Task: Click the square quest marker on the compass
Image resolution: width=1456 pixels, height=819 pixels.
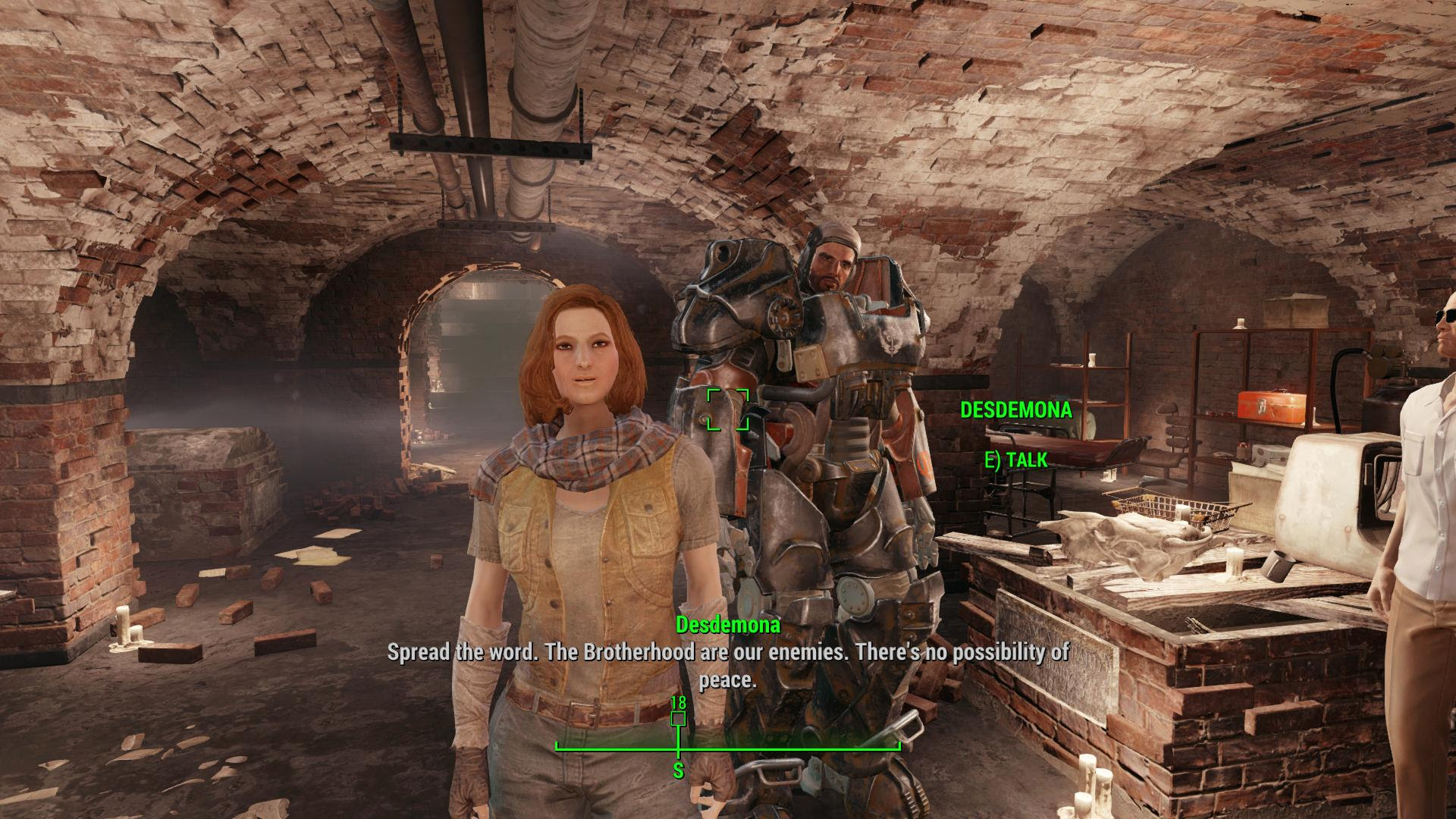Action: point(678,718)
